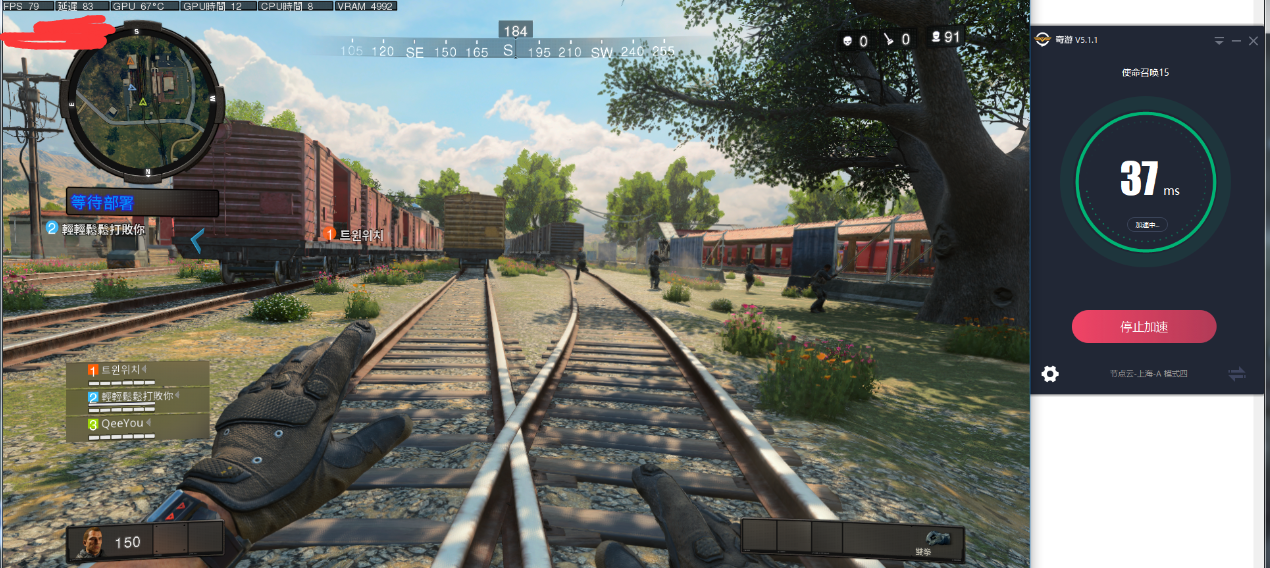Click the compass heading bar
This screenshot has height=568, width=1270.
point(508,51)
